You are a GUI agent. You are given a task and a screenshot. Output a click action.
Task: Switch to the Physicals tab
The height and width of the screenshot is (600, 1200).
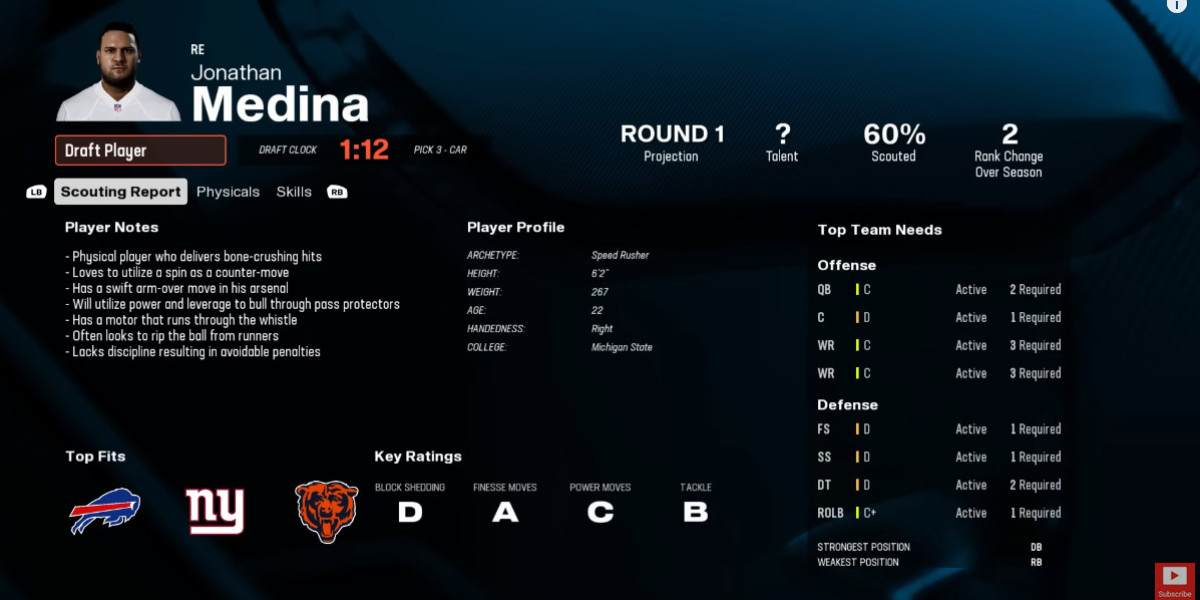point(228,192)
